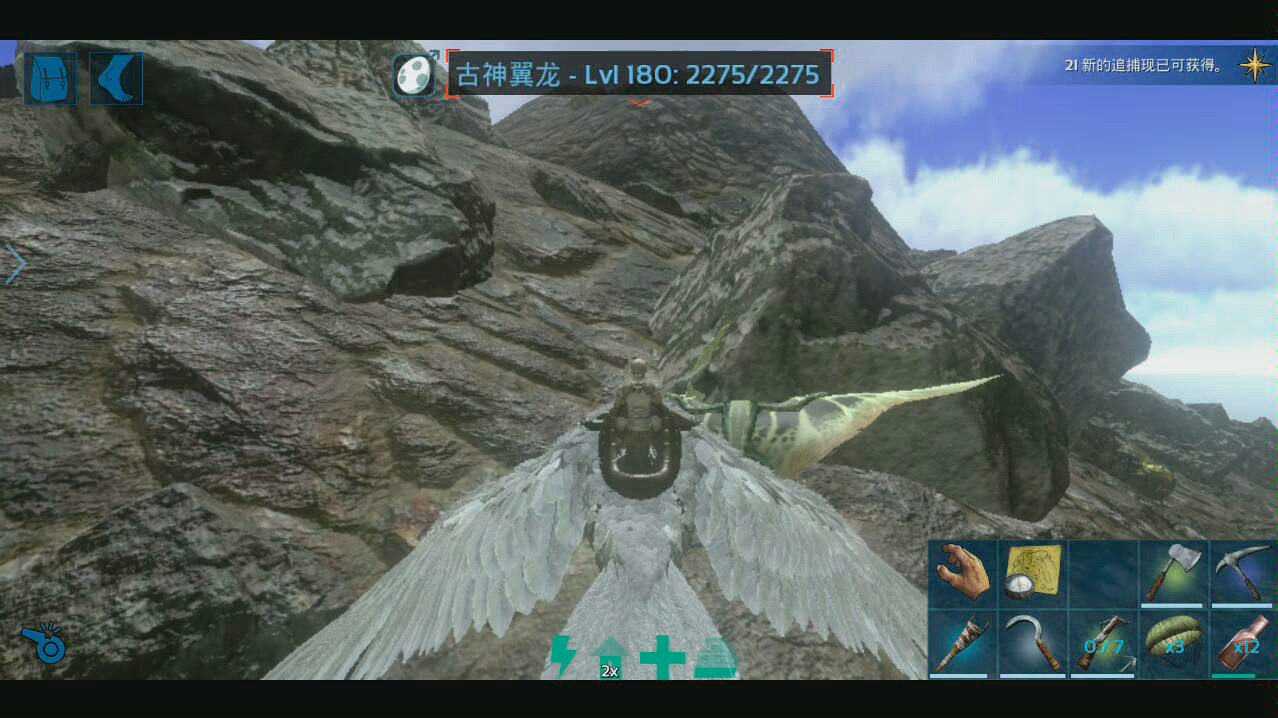Tap the green lightning bolt icon
The height and width of the screenshot is (718, 1278).
pos(563,656)
